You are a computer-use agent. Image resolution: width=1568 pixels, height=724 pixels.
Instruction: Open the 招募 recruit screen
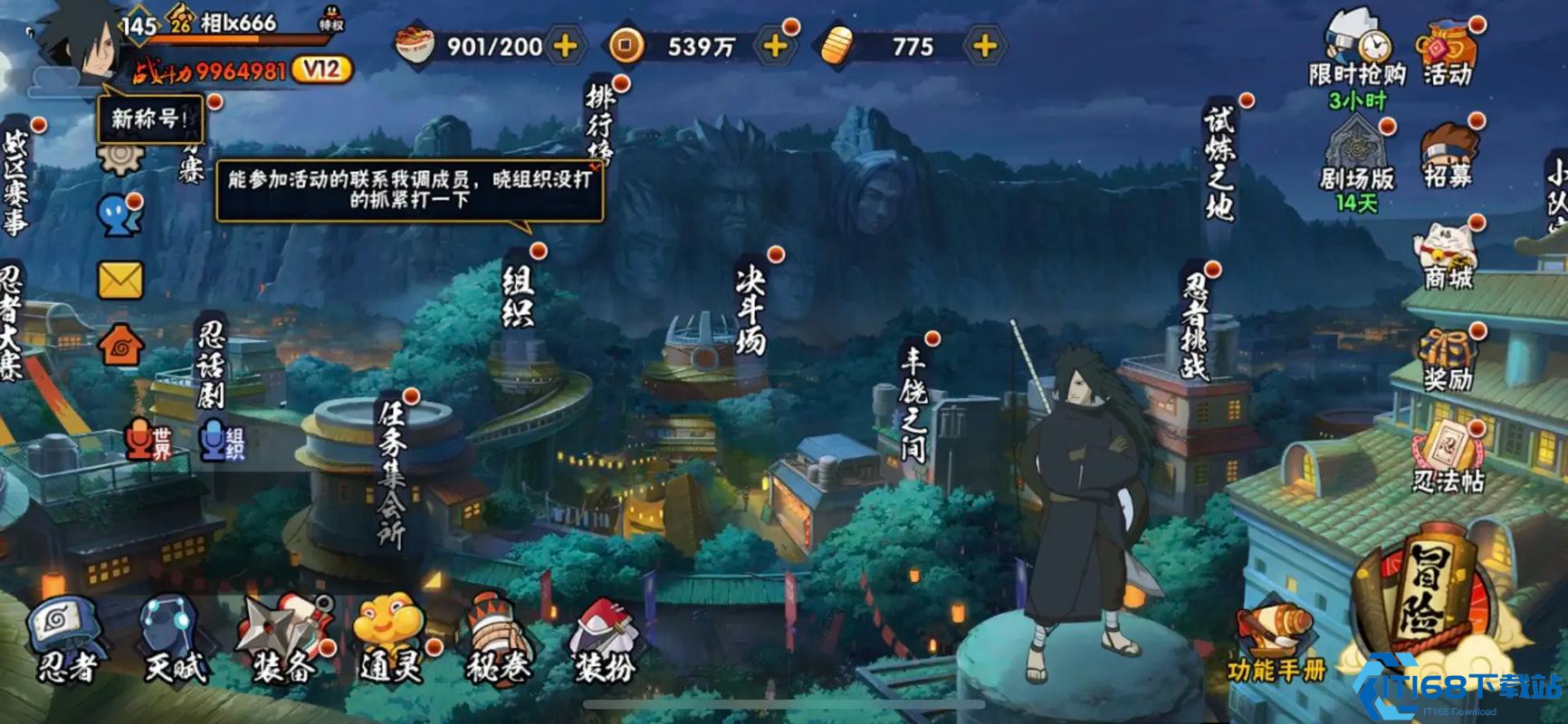click(x=1448, y=154)
